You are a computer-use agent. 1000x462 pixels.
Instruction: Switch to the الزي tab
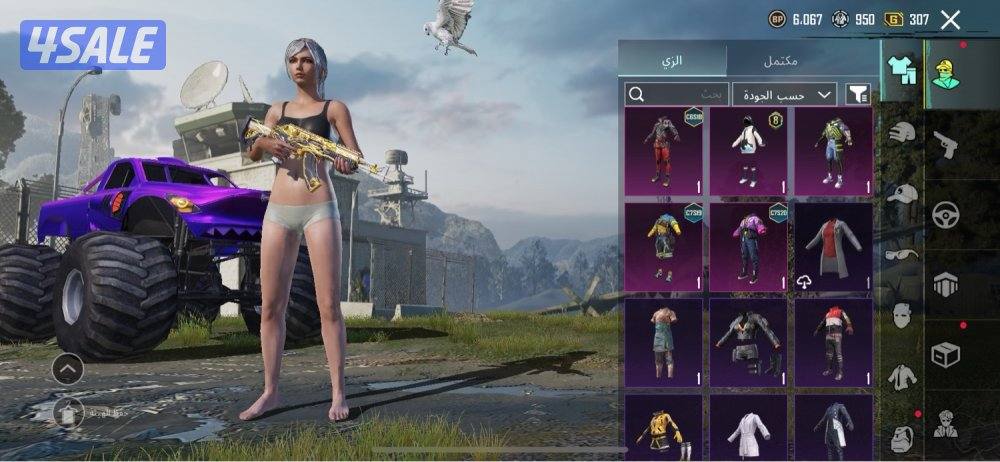pyautogui.click(x=674, y=60)
